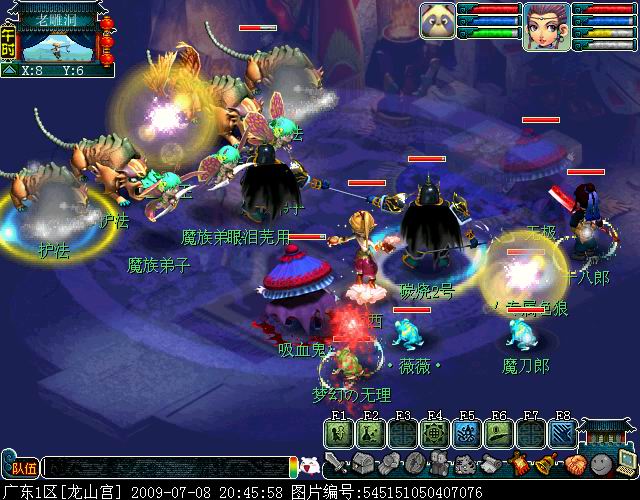Click the white emoticon face by chat
Viewport: 640px width, 500px height.
point(309,467)
